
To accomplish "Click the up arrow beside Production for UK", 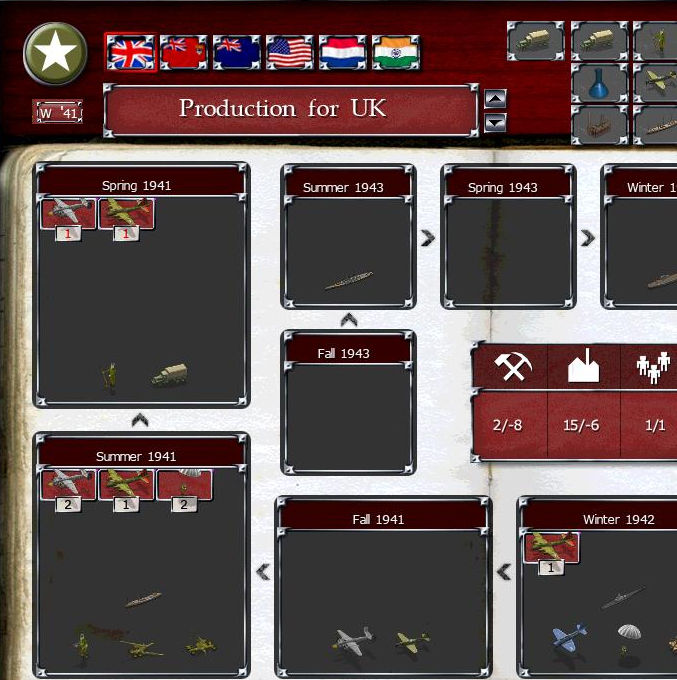I will tap(495, 99).
